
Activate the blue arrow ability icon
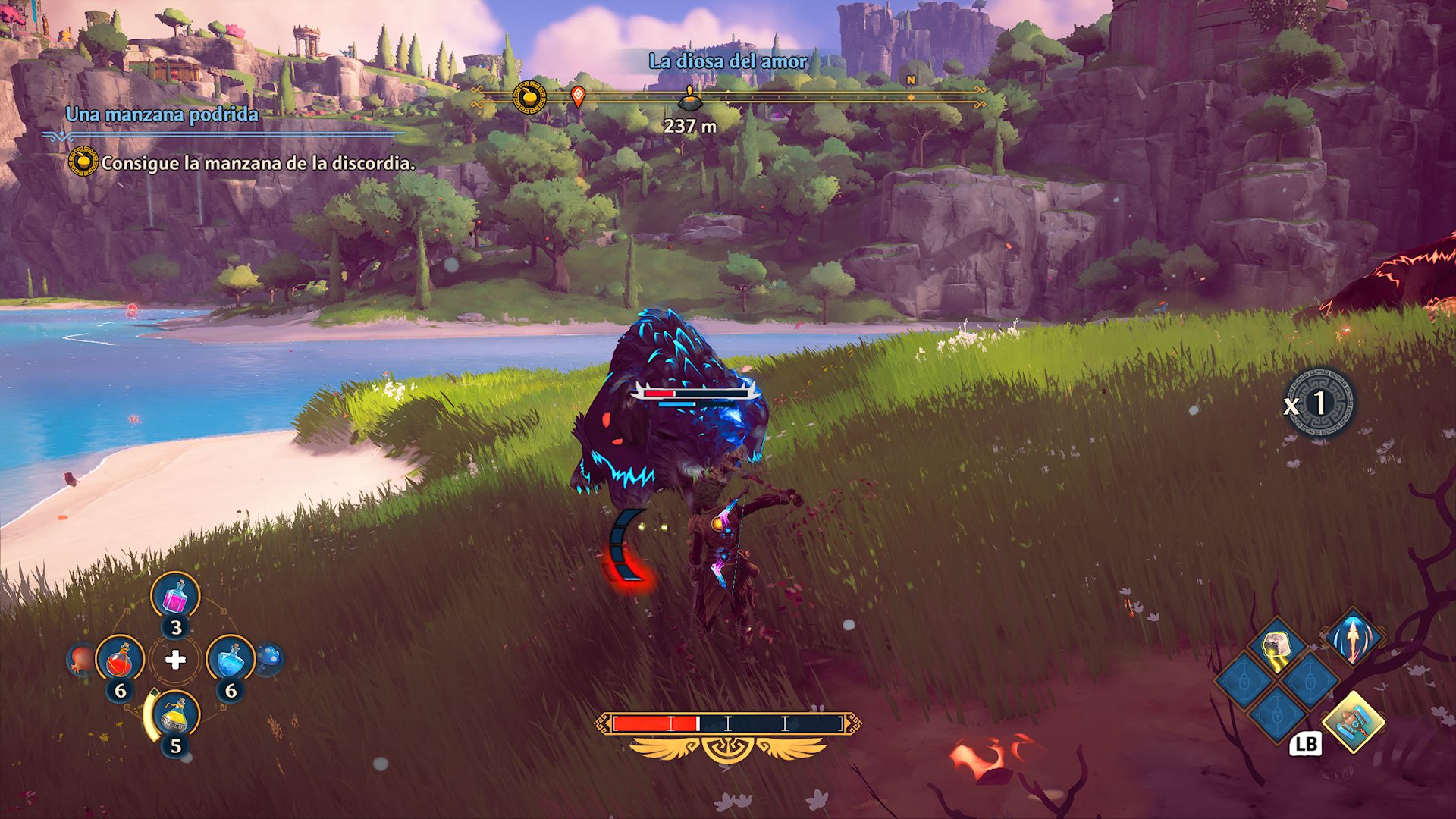click(x=1353, y=637)
